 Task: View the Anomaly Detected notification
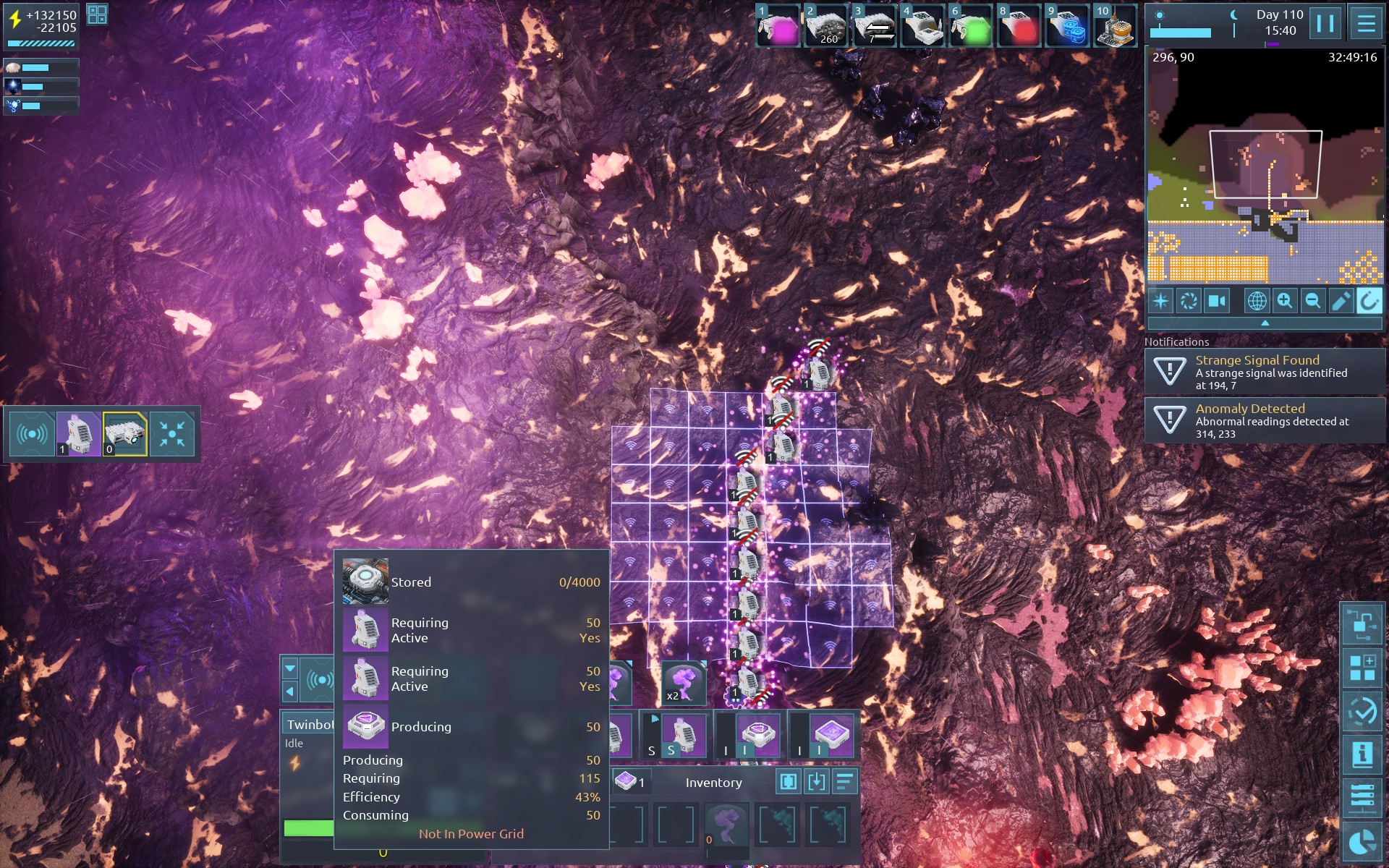(1265, 420)
